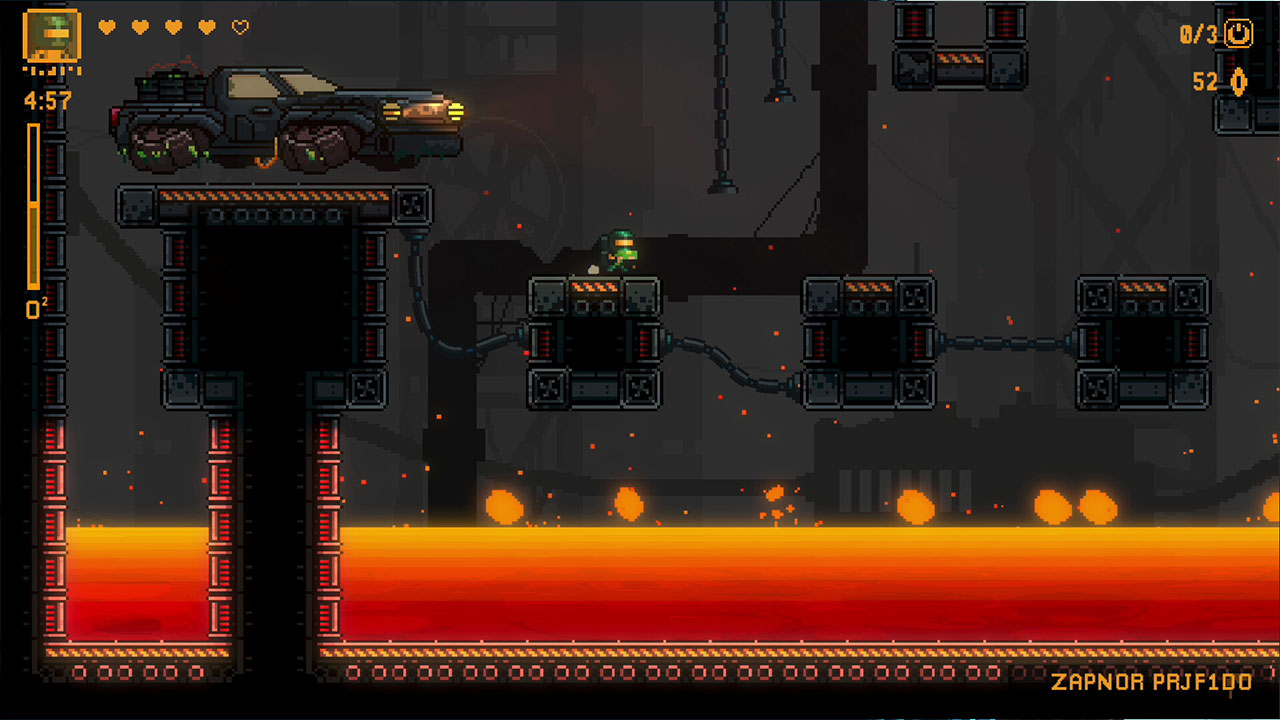Click the coin icon beside the 52 counter
Screen dimensions: 1280x720
(1240, 83)
